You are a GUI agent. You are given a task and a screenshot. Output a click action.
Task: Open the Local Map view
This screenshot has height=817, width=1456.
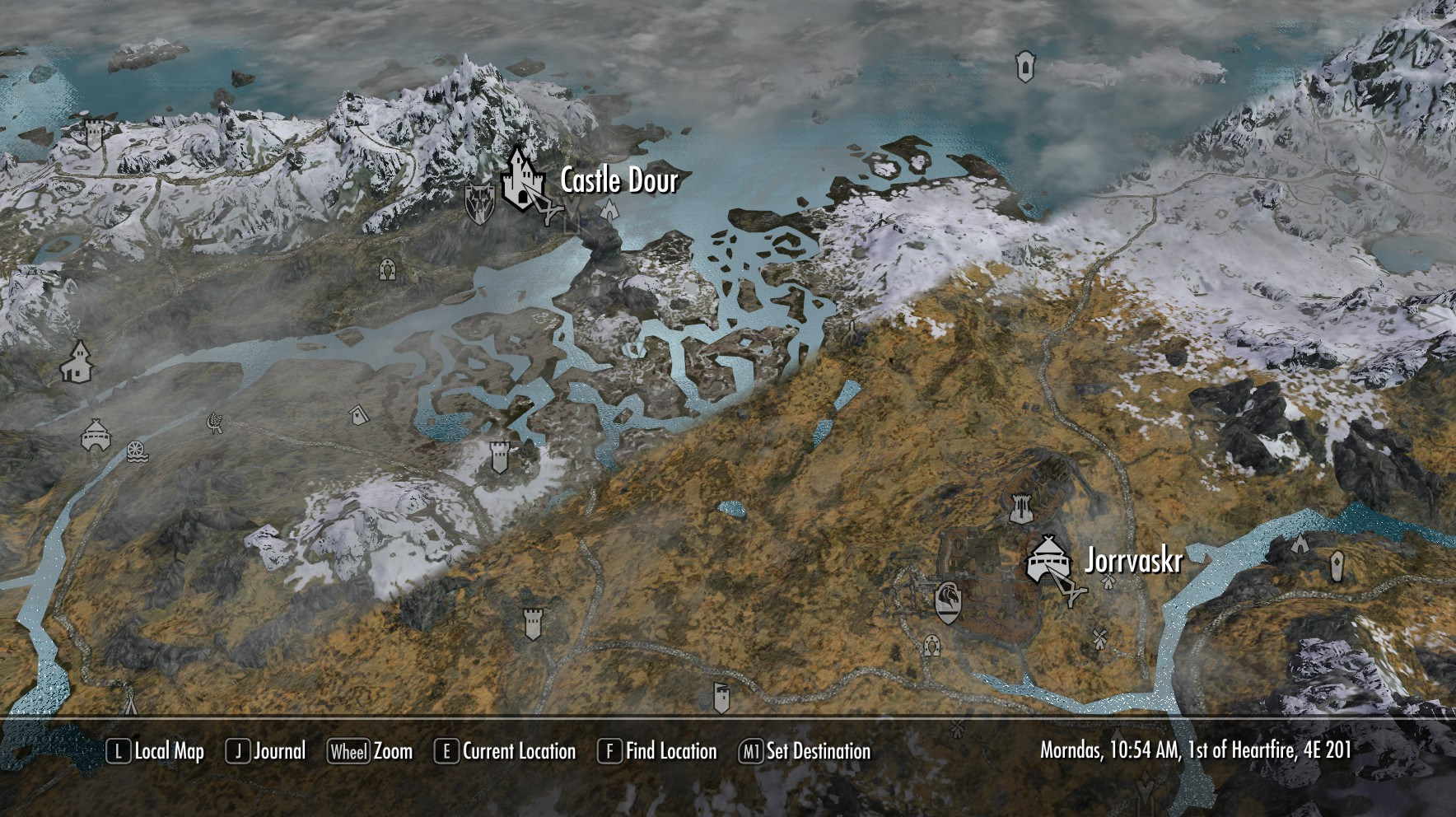coord(156,751)
